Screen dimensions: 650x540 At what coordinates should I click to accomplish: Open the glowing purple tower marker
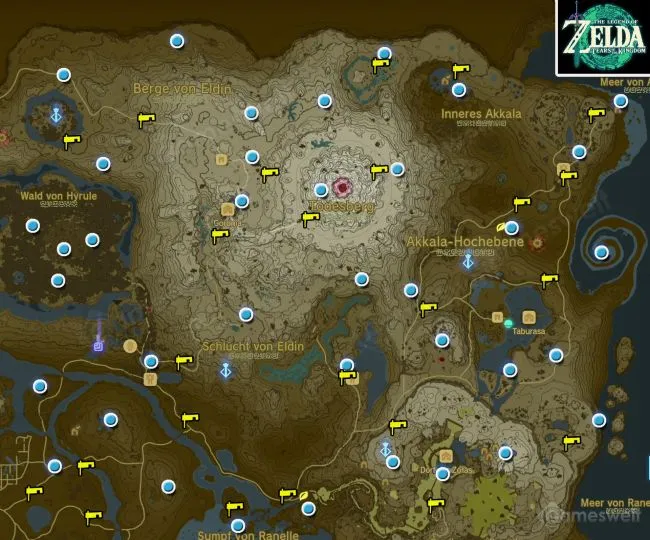(x=99, y=345)
